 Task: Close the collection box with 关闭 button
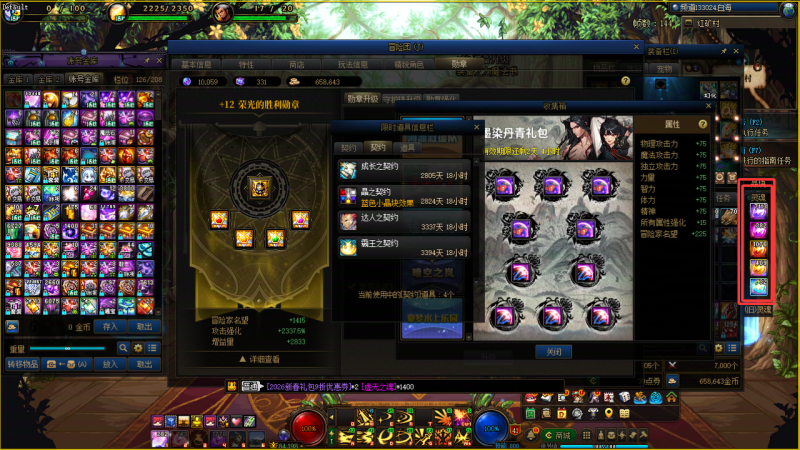(554, 352)
